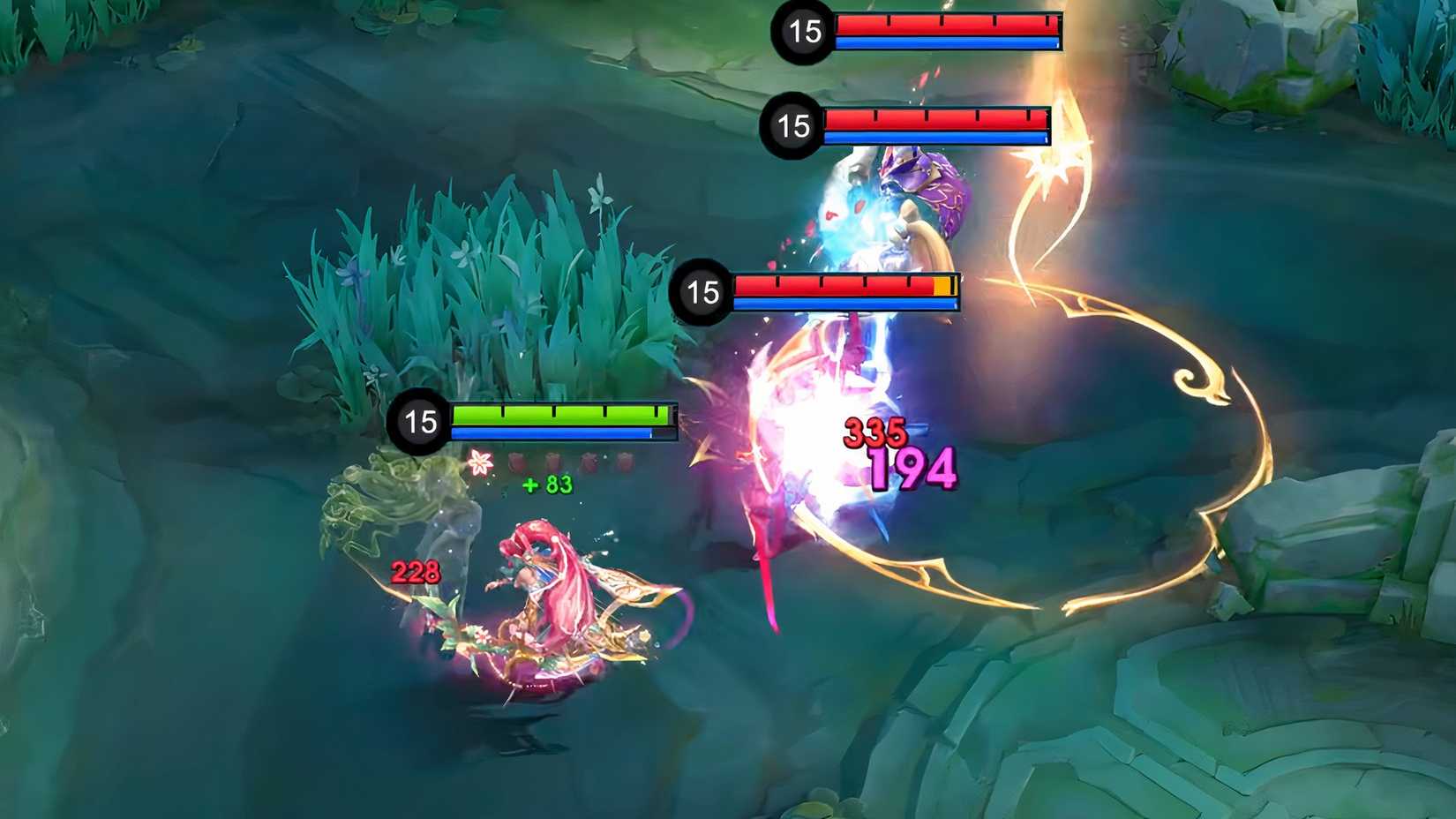This screenshot has height=819, width=1456.
Task: Select the first red item buff icon
Action: pos(517,461)
